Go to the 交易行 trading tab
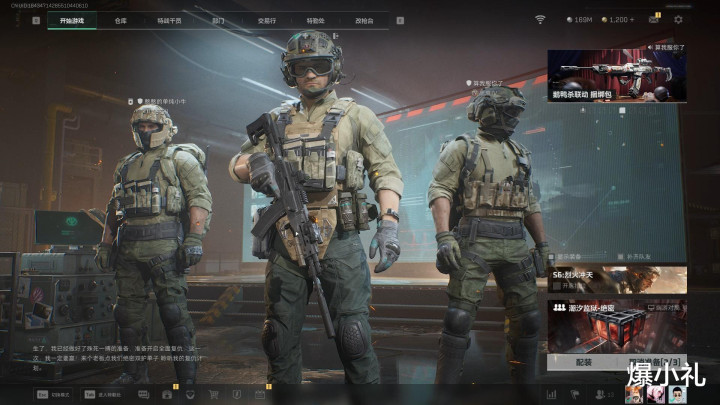Viewport: 720px width, 405px height. (266, 19)
